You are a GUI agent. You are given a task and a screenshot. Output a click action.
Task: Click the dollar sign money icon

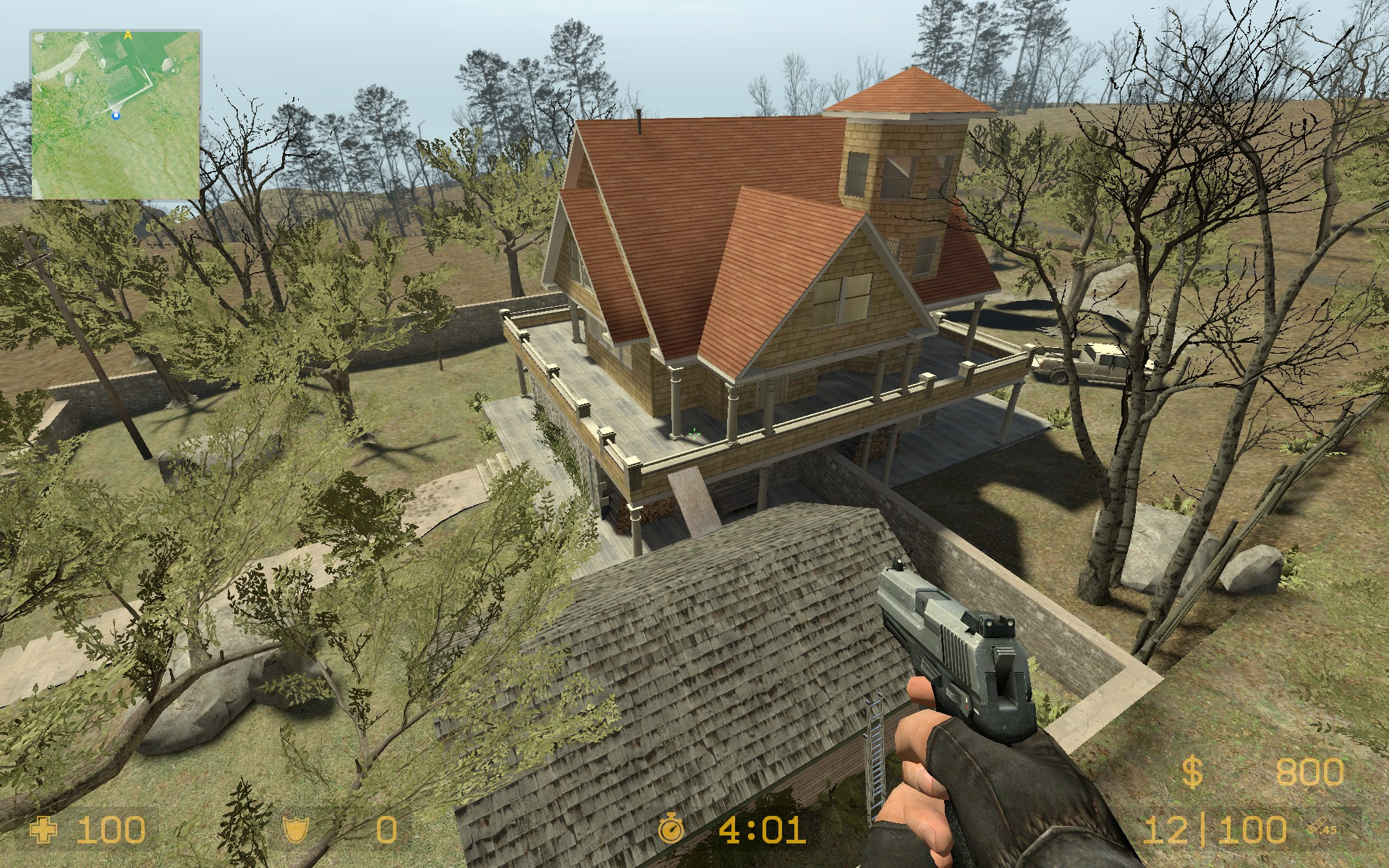[1191, 772]
